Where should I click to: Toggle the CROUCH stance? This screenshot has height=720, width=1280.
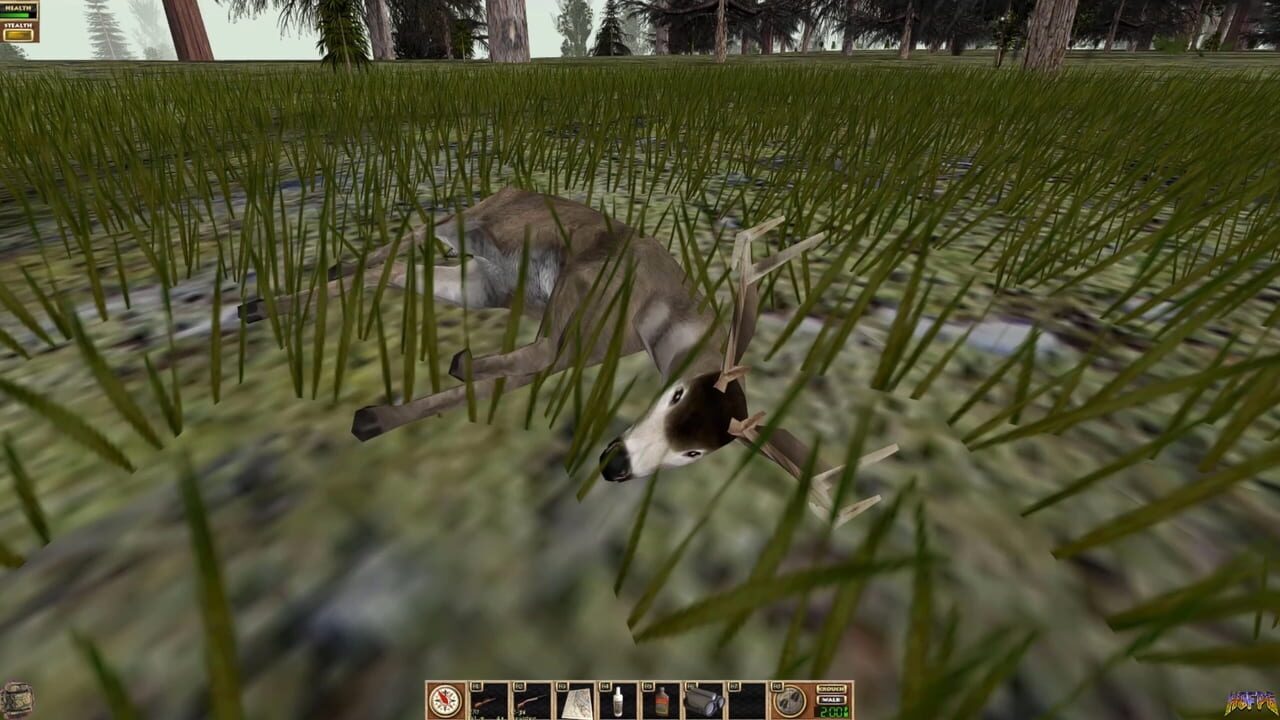[x=831, y=687]
